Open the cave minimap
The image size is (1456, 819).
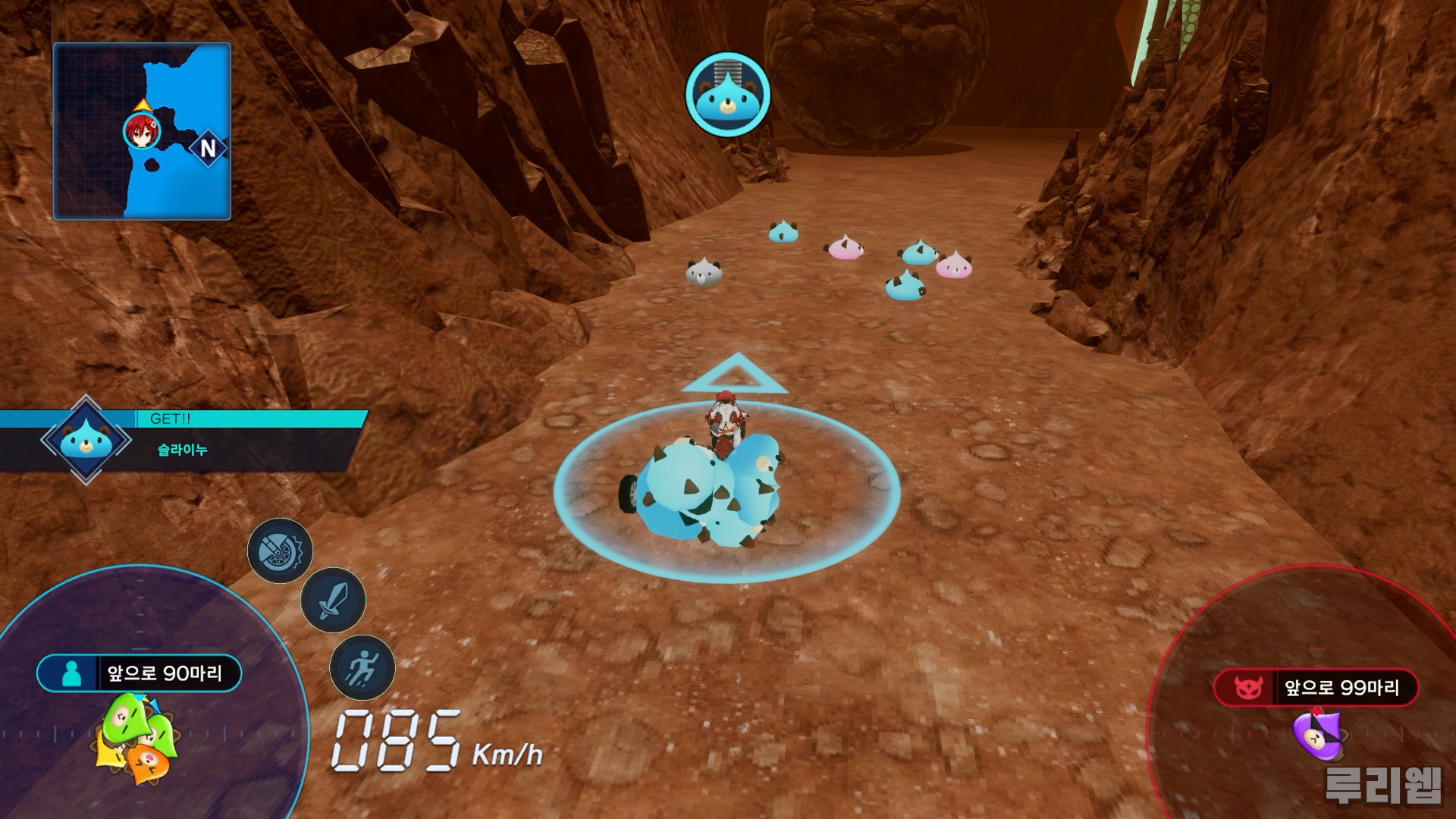coord(142,130)
